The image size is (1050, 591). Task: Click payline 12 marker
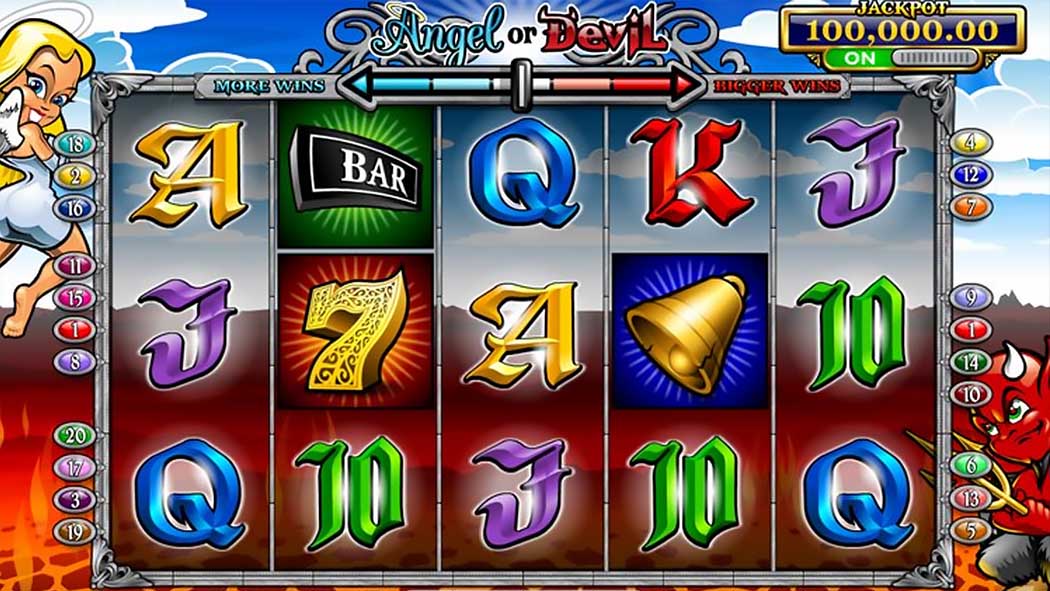click(971, 175)
